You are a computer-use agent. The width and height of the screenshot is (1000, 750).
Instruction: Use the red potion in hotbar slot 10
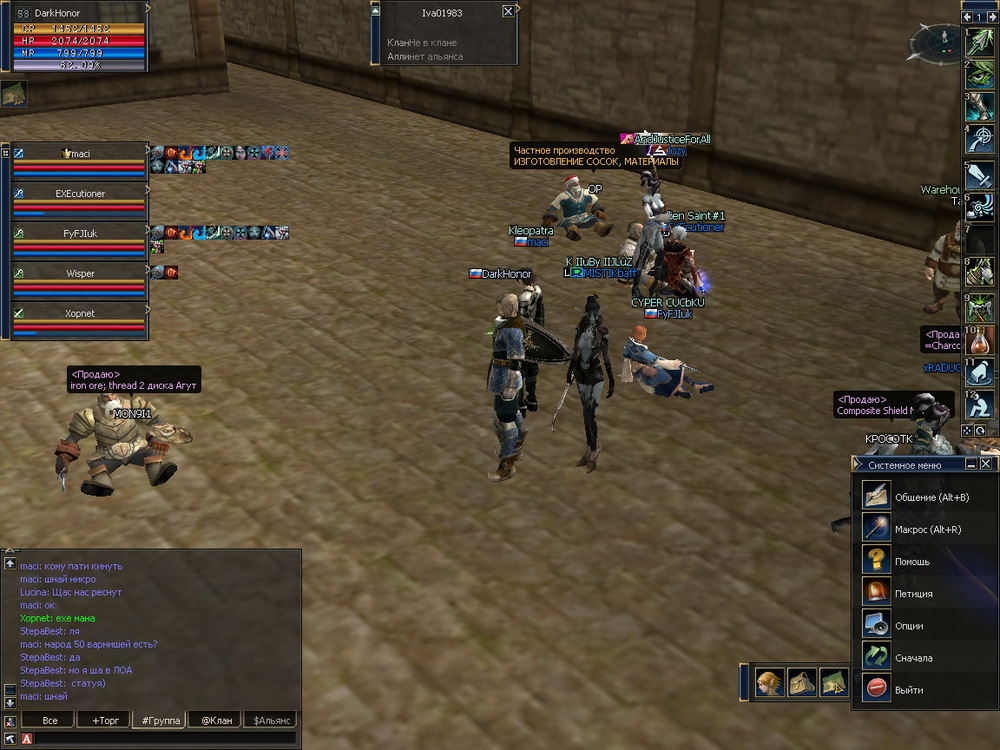click(979, 339)
